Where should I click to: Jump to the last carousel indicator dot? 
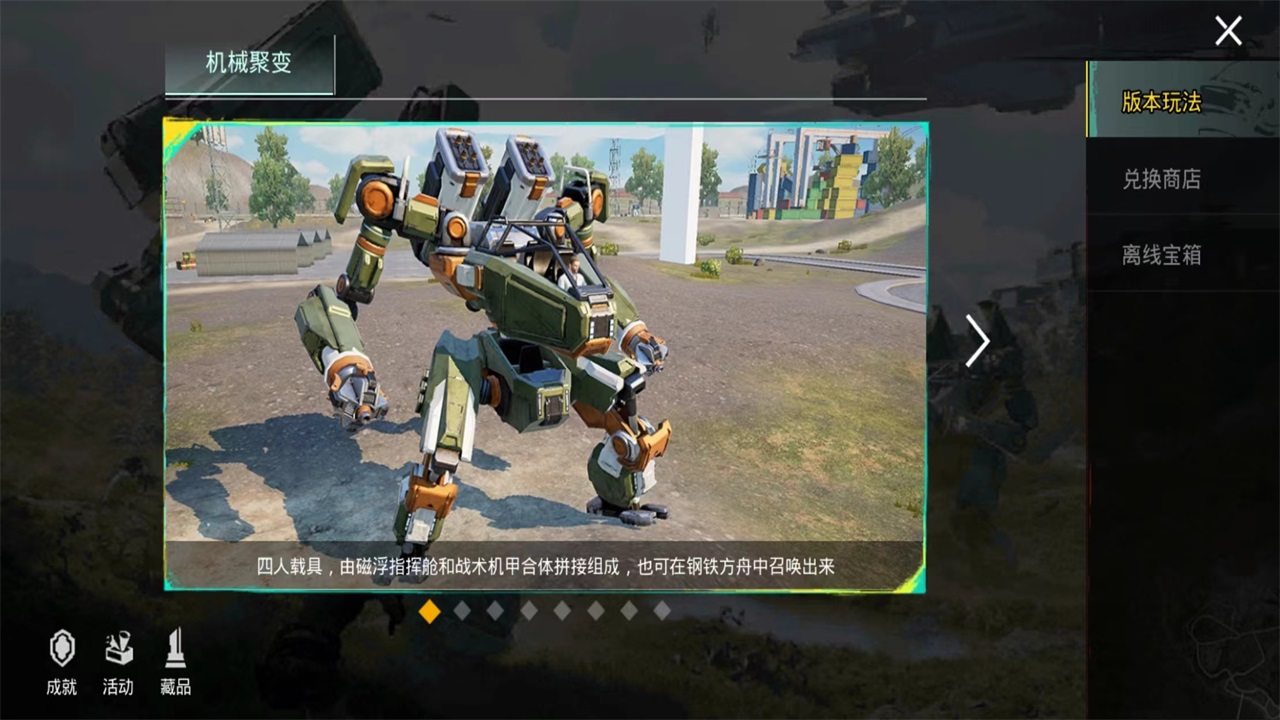tap(663, 611)
